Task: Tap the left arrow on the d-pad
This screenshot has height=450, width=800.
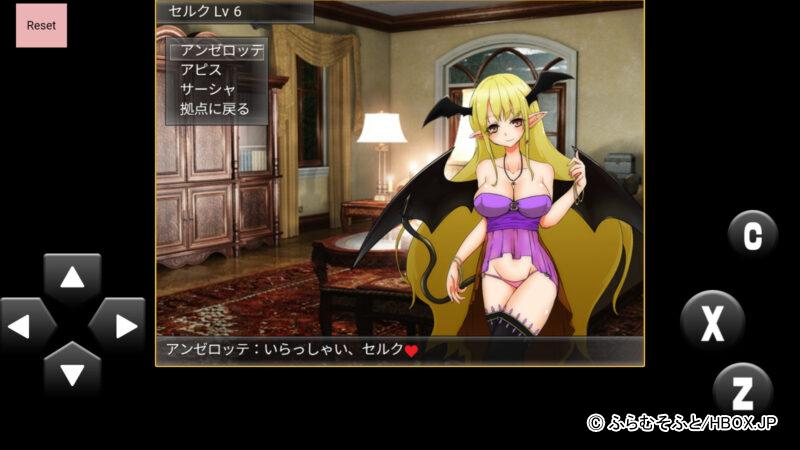Action: point(27,326)
